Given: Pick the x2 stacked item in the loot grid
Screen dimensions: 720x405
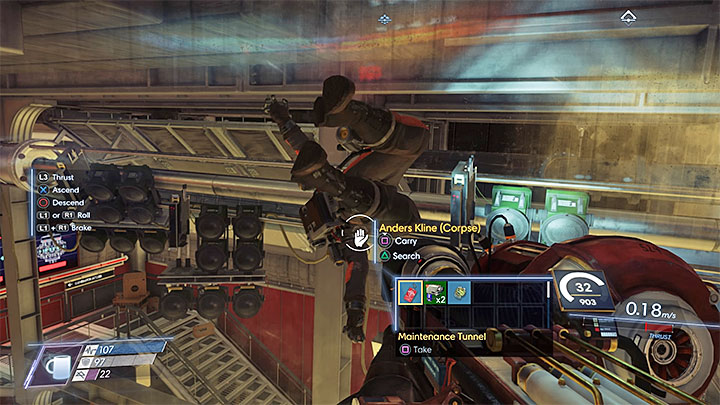Looking at the screenshot, I should [435, 294].
